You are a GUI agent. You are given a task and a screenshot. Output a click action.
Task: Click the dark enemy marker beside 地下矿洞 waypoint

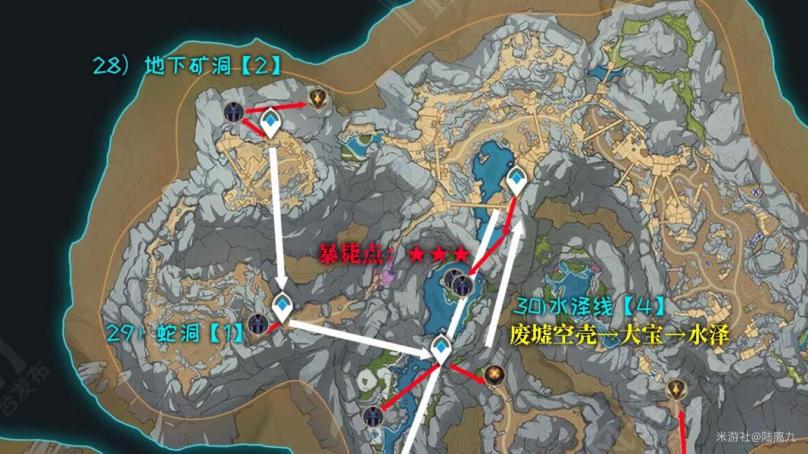[235, 113]
